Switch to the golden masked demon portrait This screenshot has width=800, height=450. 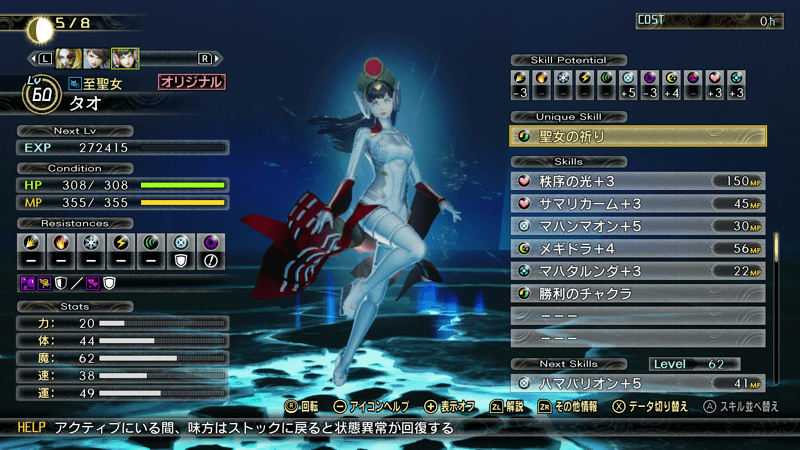[x=69, y=58]
